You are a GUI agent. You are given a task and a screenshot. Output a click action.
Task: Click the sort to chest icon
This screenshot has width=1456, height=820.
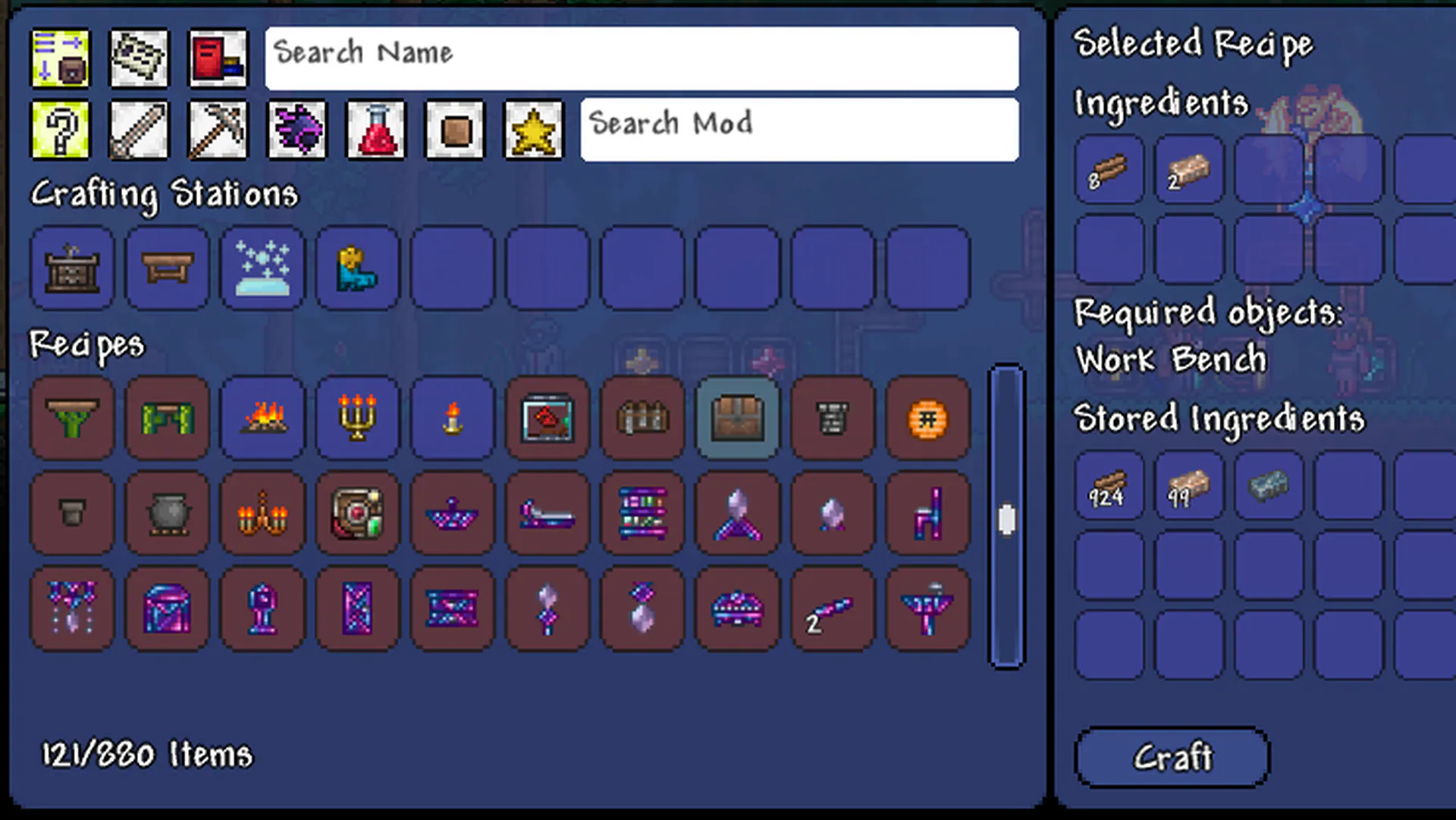[60, 58]
